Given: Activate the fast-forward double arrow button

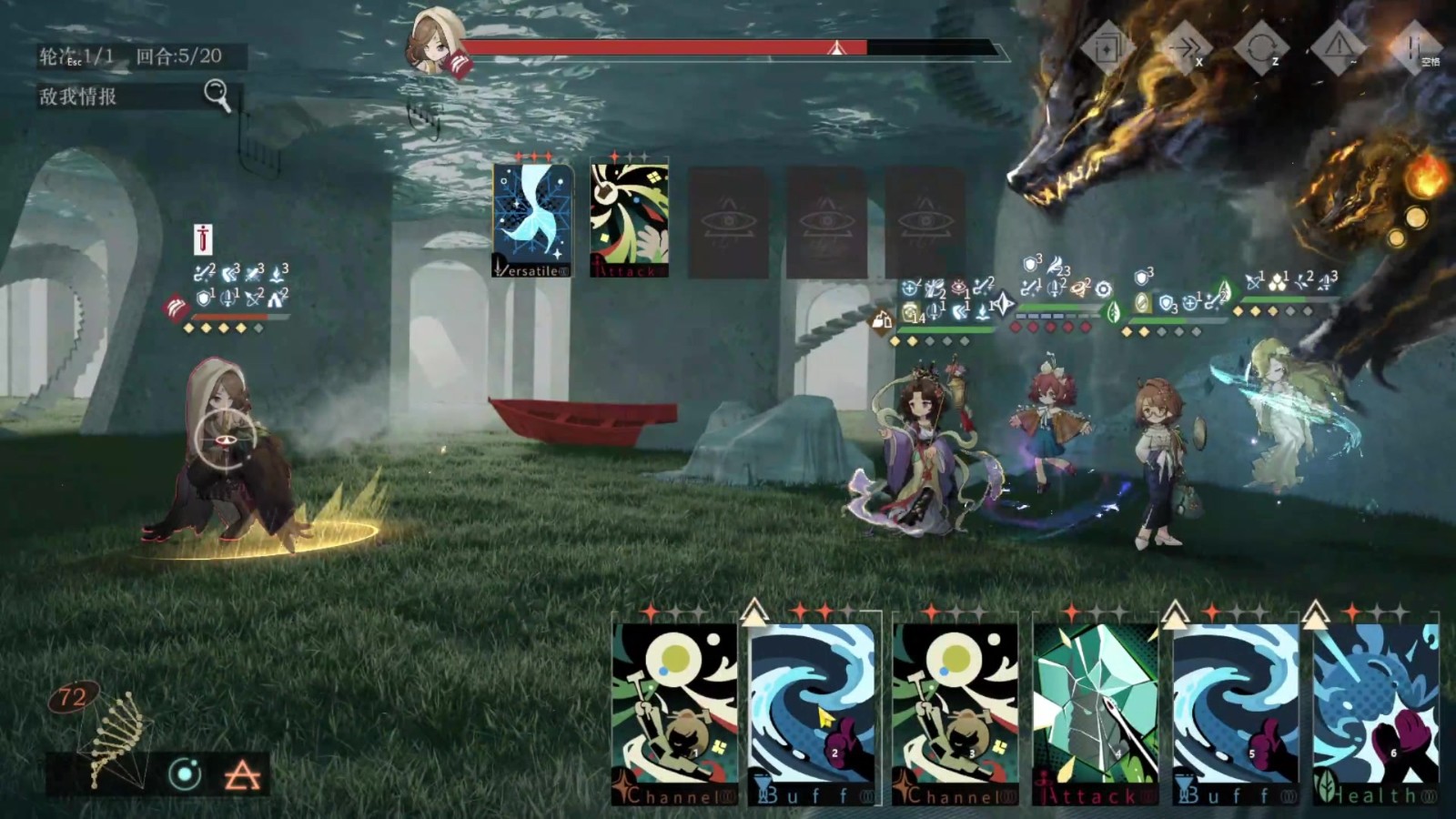Looking at the screenshot, I should [x=1185, y=46].
